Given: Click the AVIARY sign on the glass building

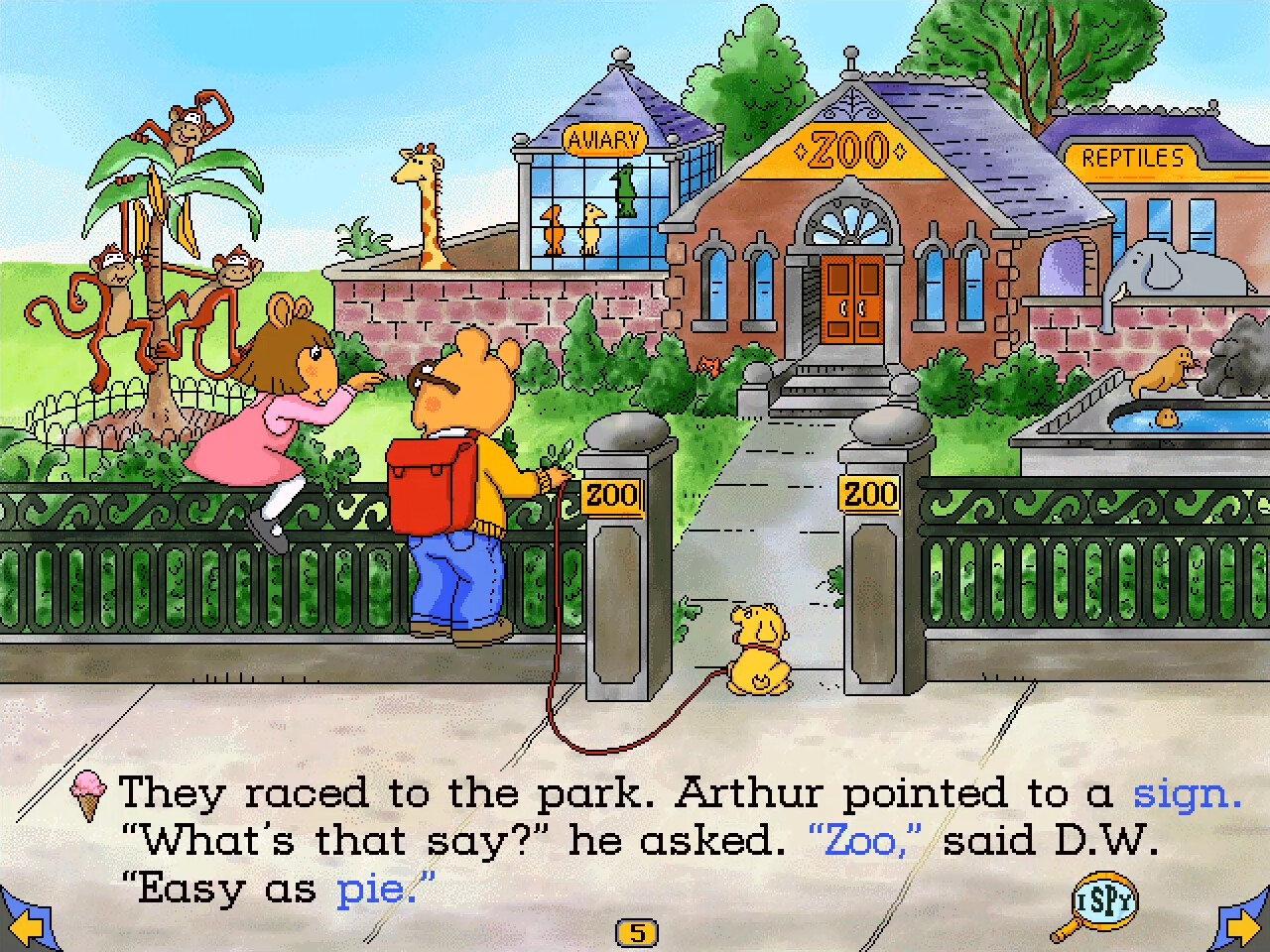Looking at the screenshot, I should (607, 139).
